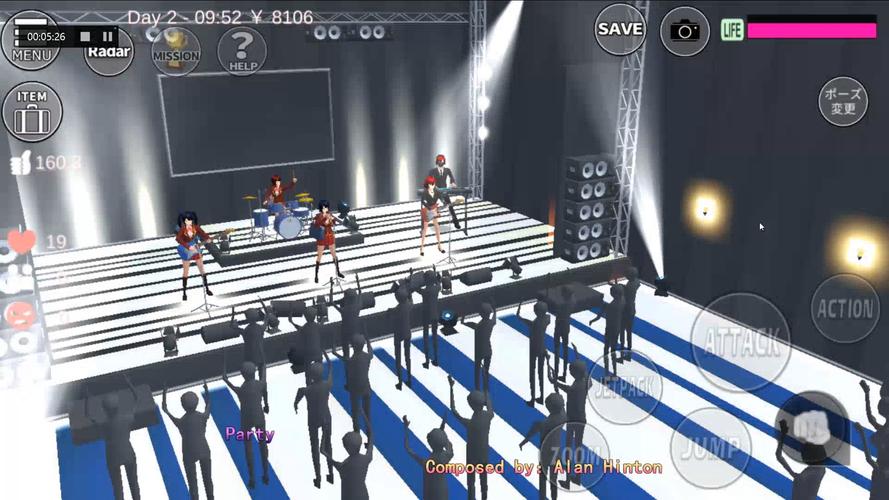The width and height of the screenshot is (889, 500).
Task: Activate the JETPACK button
Action: pyautogui.click(x=625, y=388)
